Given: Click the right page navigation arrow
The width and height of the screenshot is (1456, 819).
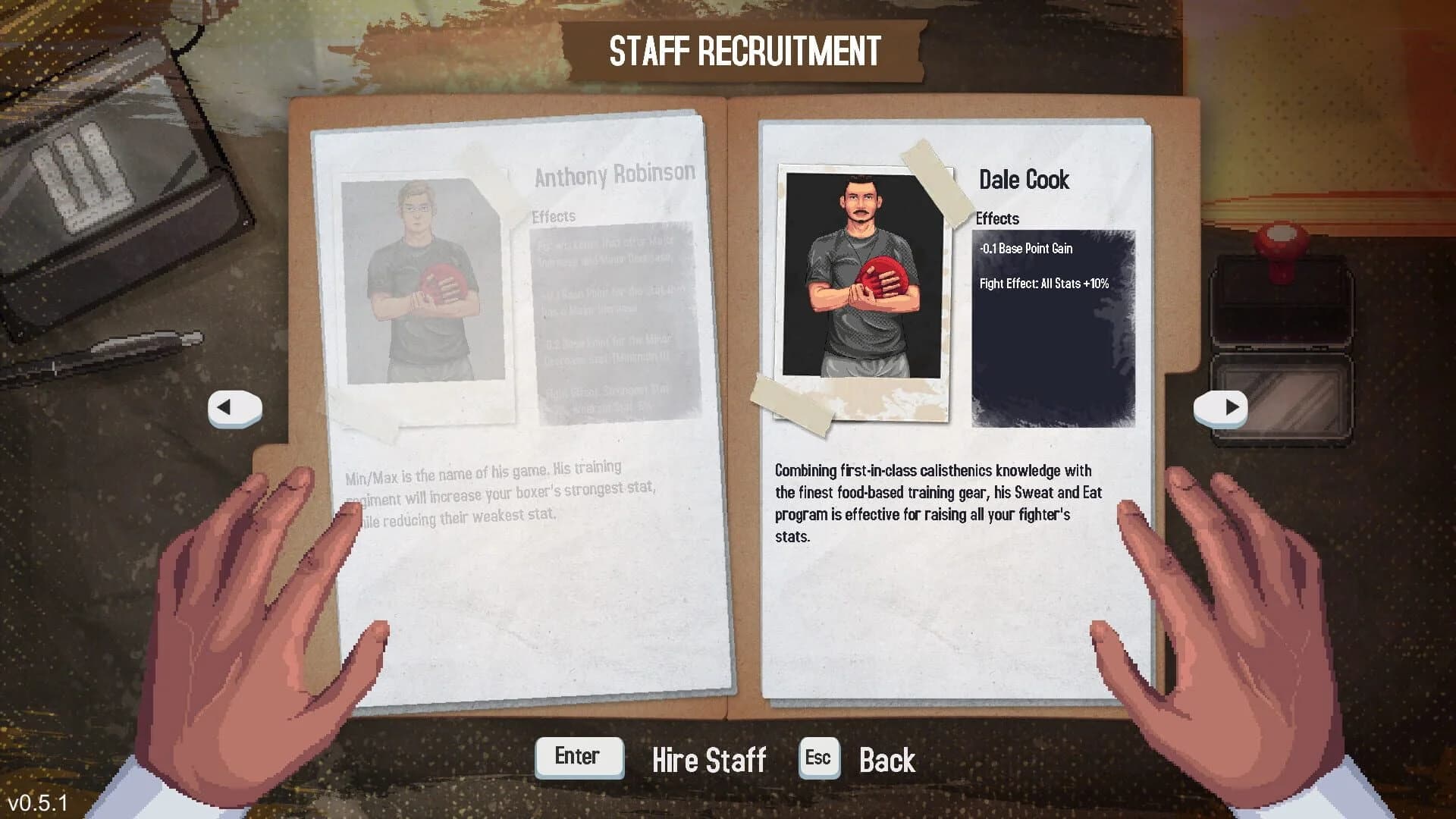Looking at the screenshot, I should point(1221,407).
